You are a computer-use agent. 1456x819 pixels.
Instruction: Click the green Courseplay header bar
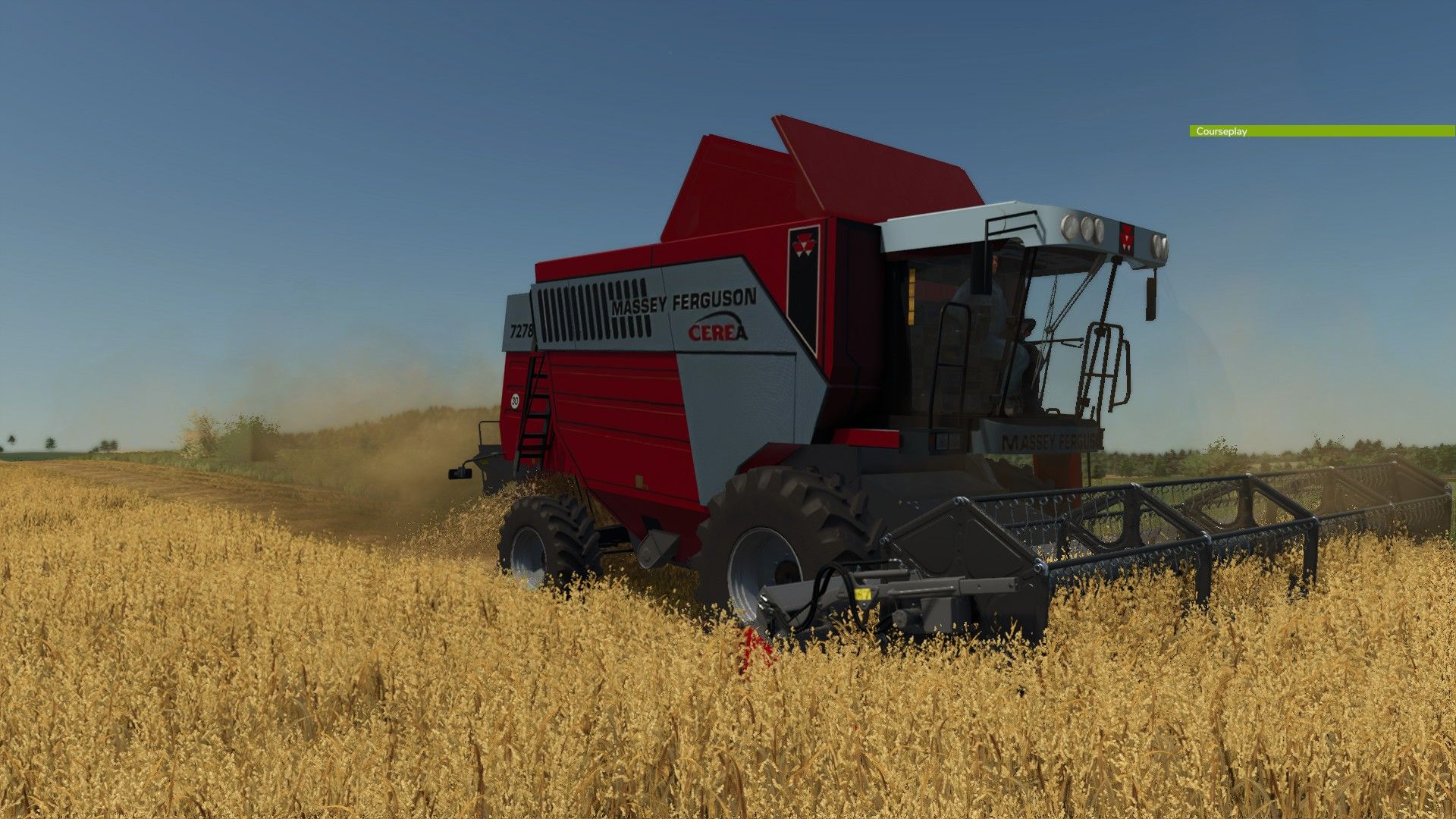[1321, 131]
